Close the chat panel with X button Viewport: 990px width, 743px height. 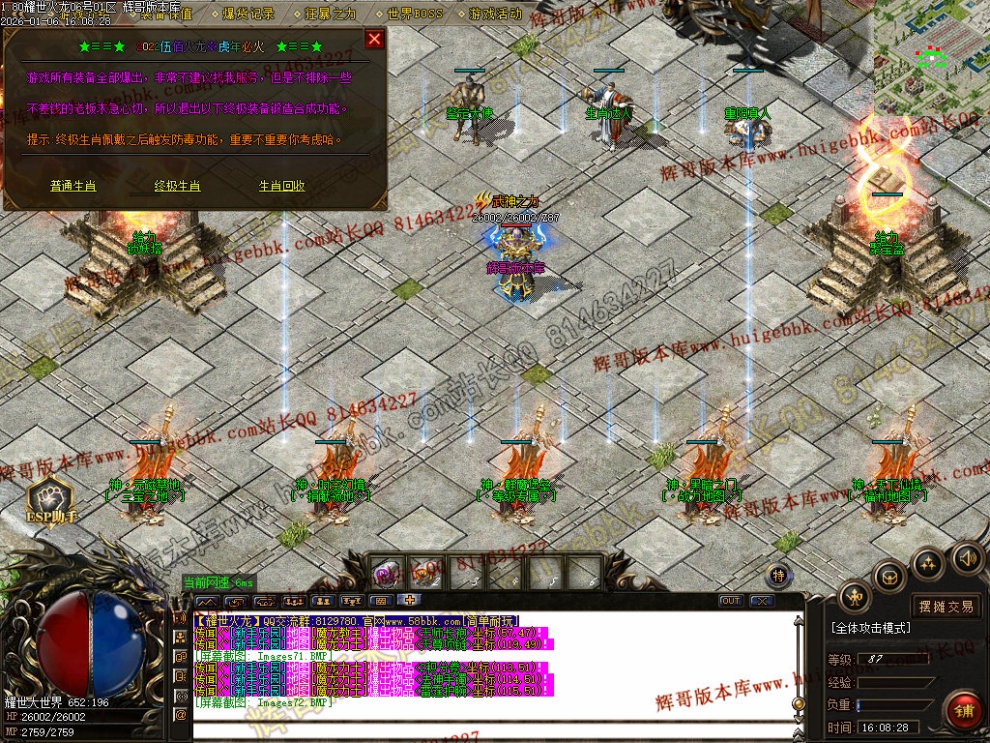(761, 601)
